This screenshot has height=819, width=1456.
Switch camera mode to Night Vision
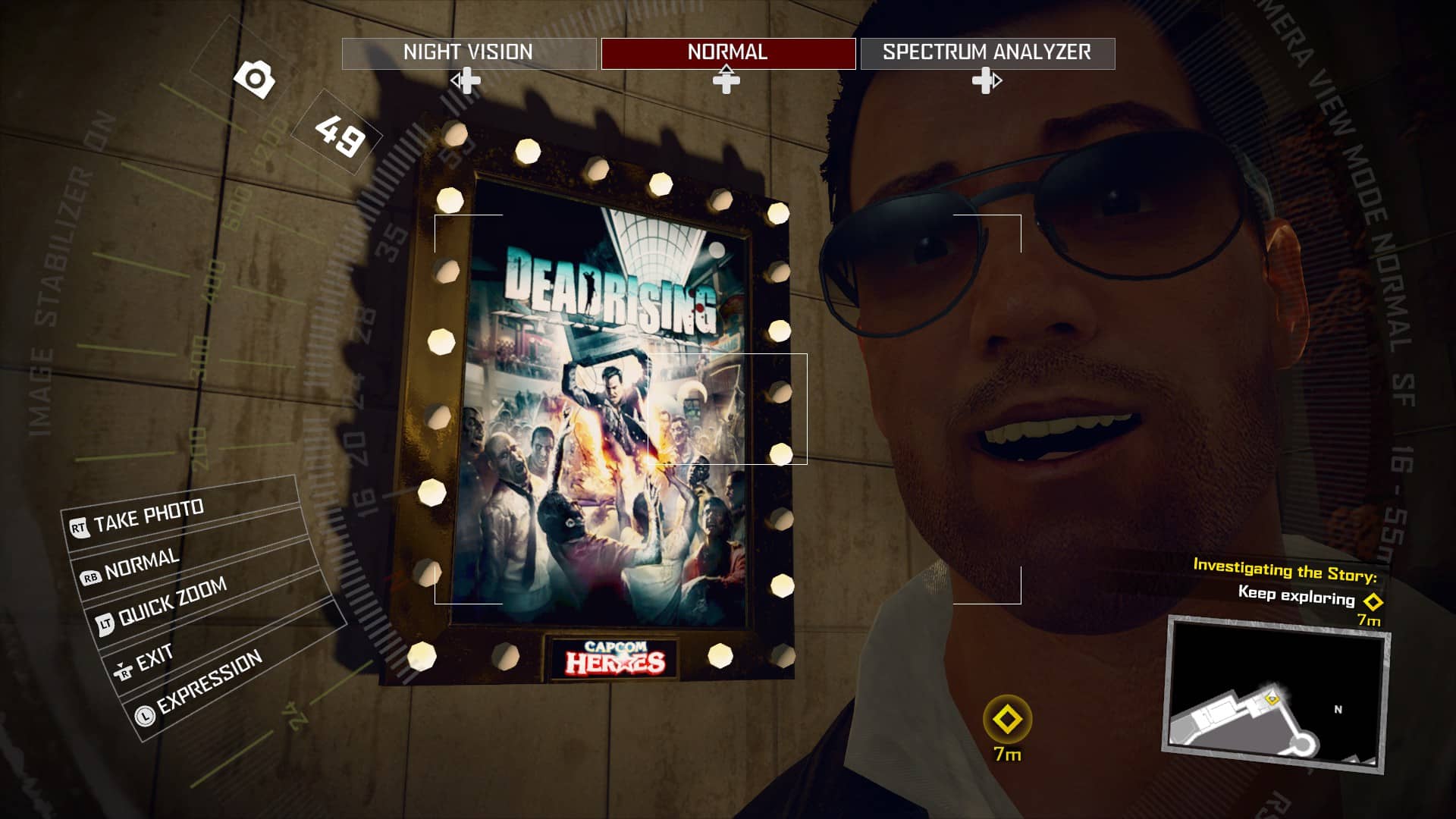click(x=468, y=53)
